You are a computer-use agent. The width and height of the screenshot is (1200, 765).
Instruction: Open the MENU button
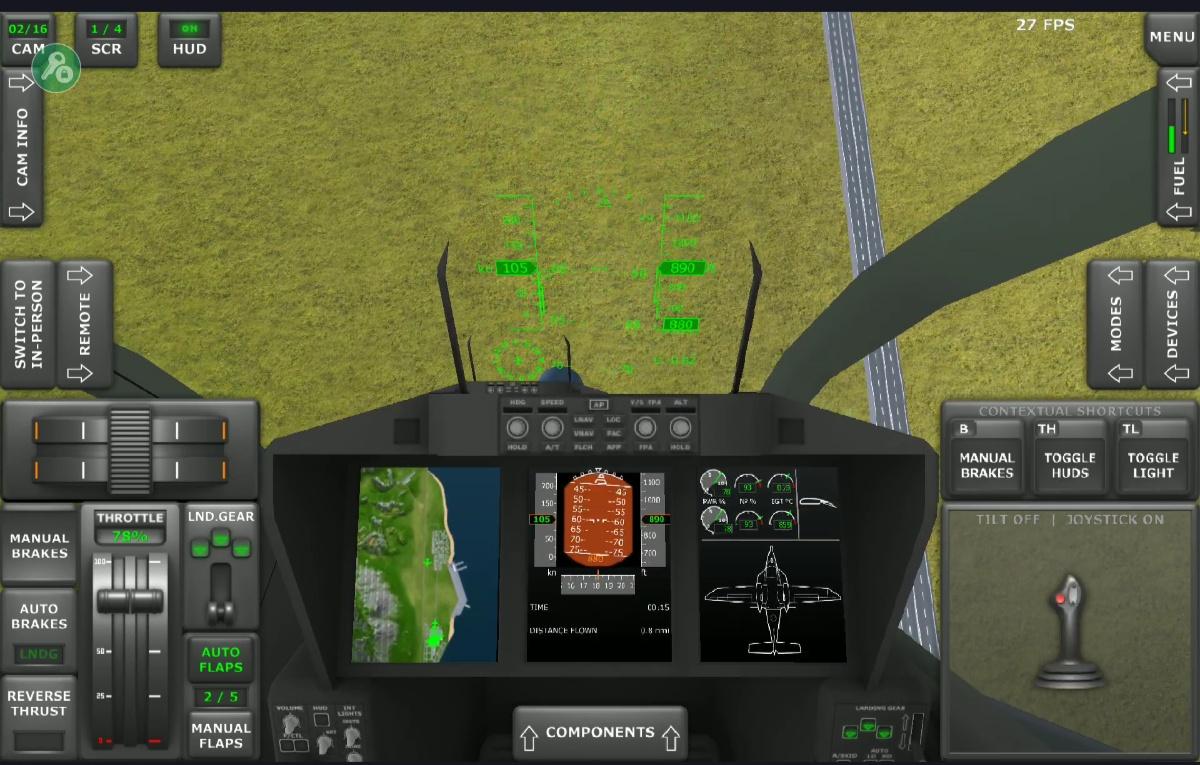click(1171, 37)
